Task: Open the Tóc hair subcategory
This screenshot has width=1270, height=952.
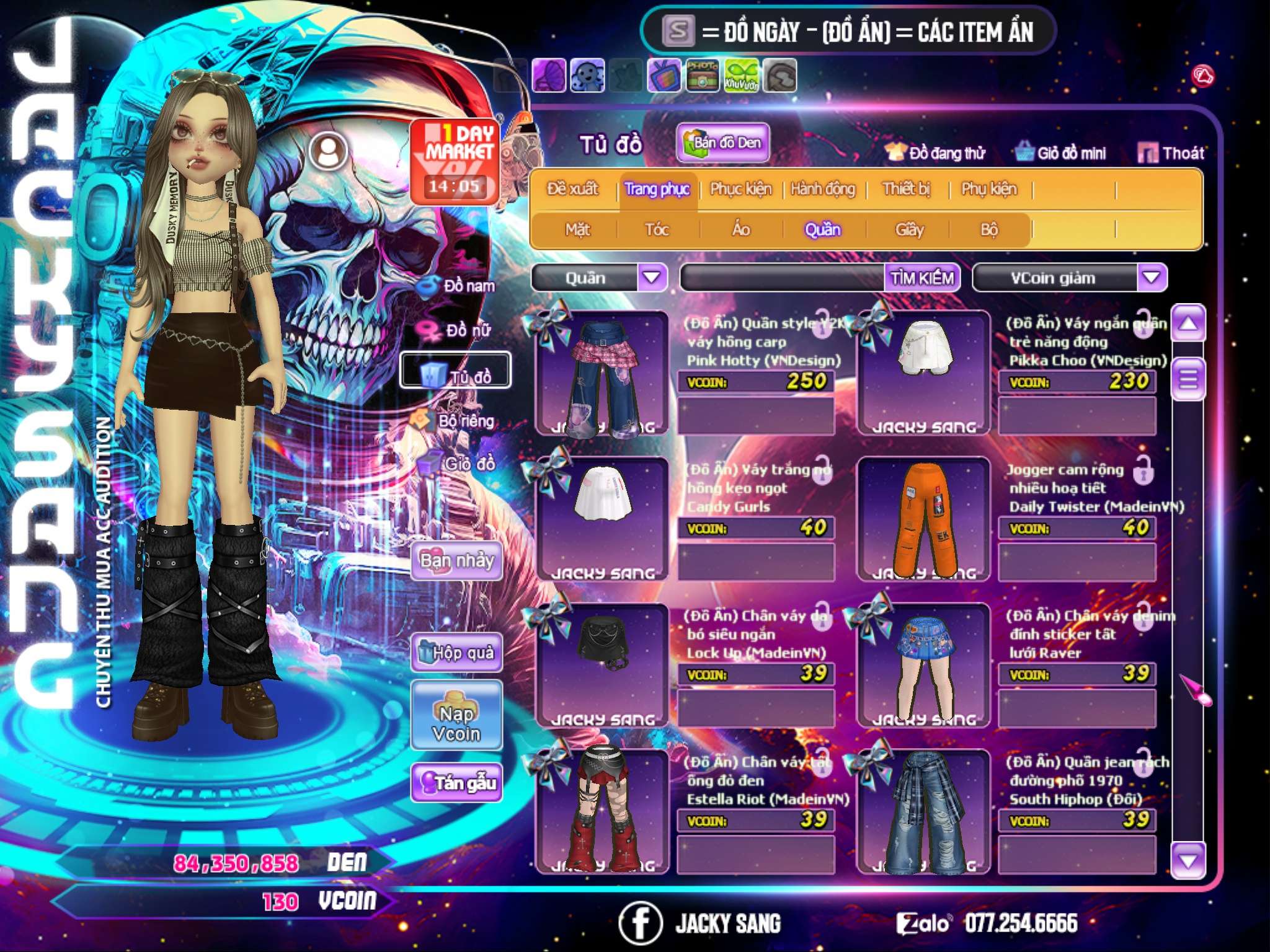Action: (x=657, y=230)
